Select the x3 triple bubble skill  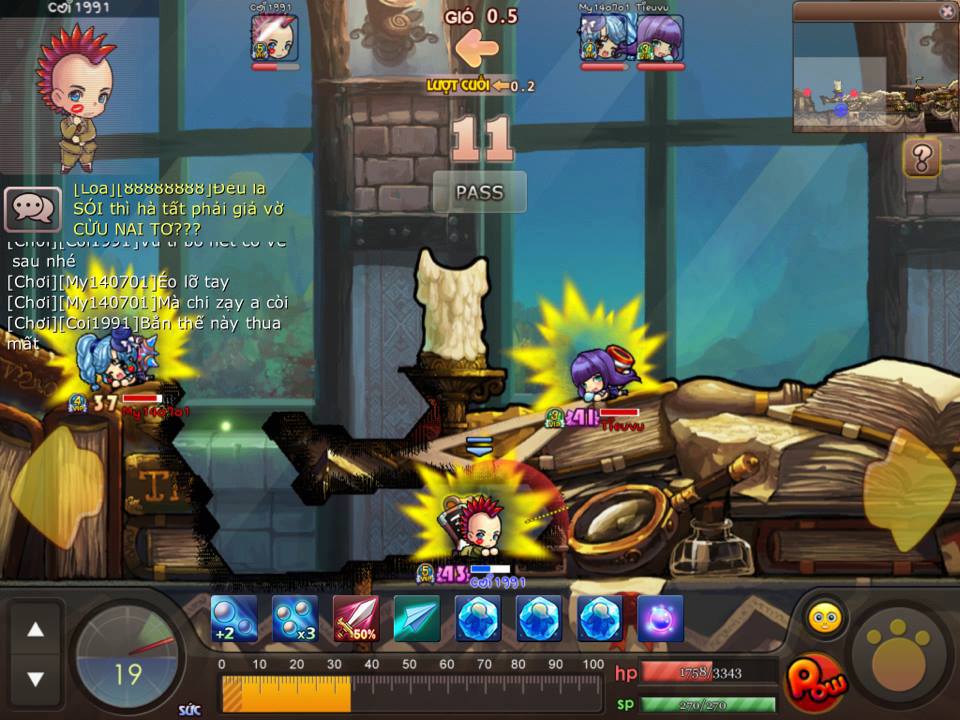(295, 619)
